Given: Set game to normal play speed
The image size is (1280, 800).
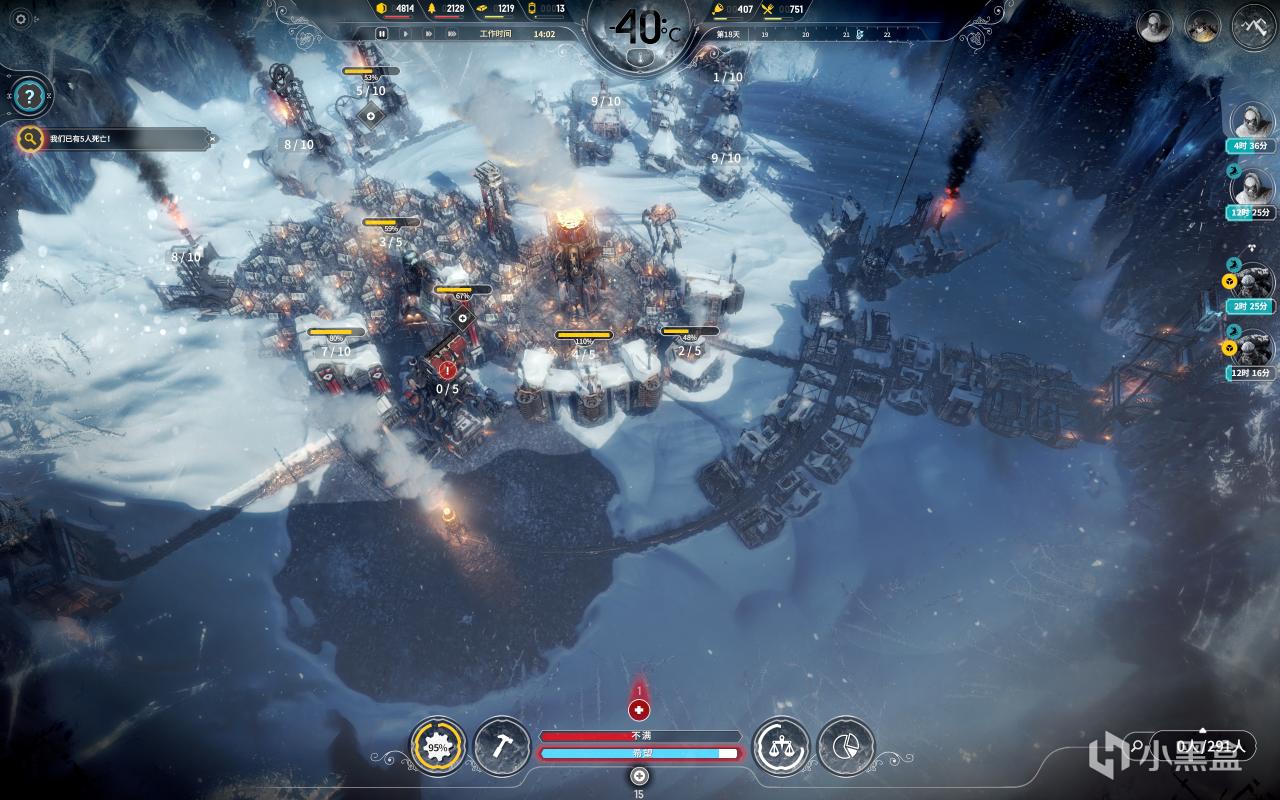Looking at the screenshot, I should [405, 33].
